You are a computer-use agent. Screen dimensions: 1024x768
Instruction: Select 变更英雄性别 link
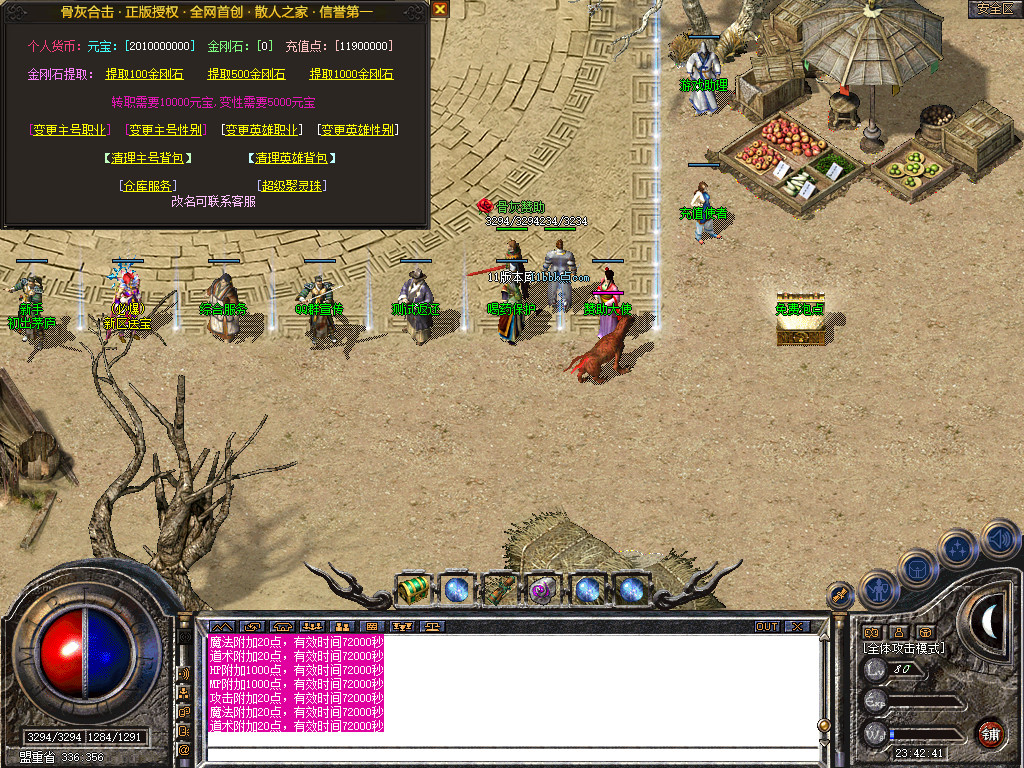[357, 130]
